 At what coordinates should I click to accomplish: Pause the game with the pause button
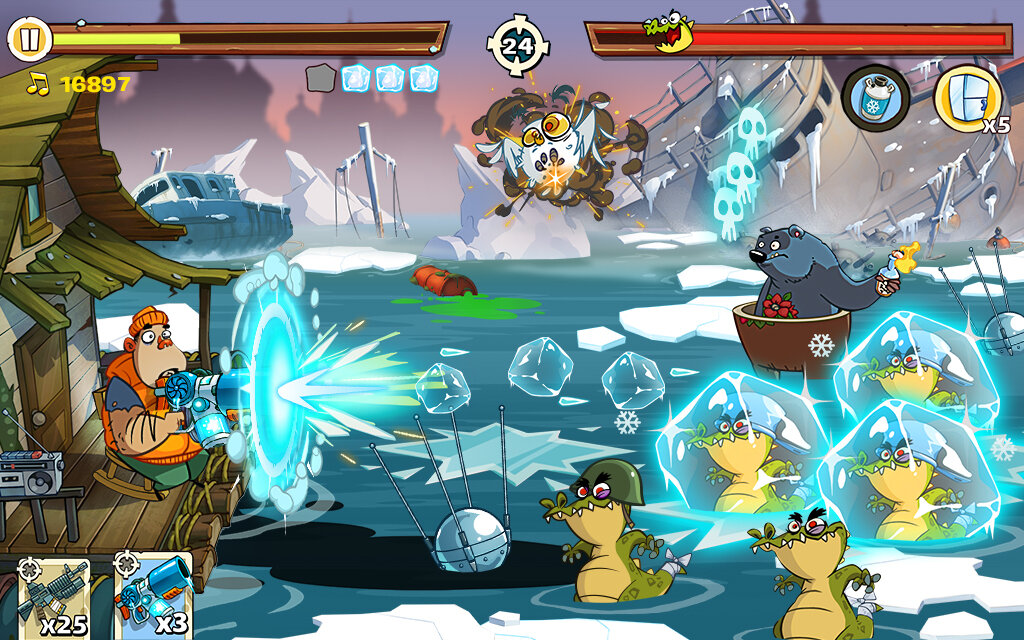tap(30, 40)
